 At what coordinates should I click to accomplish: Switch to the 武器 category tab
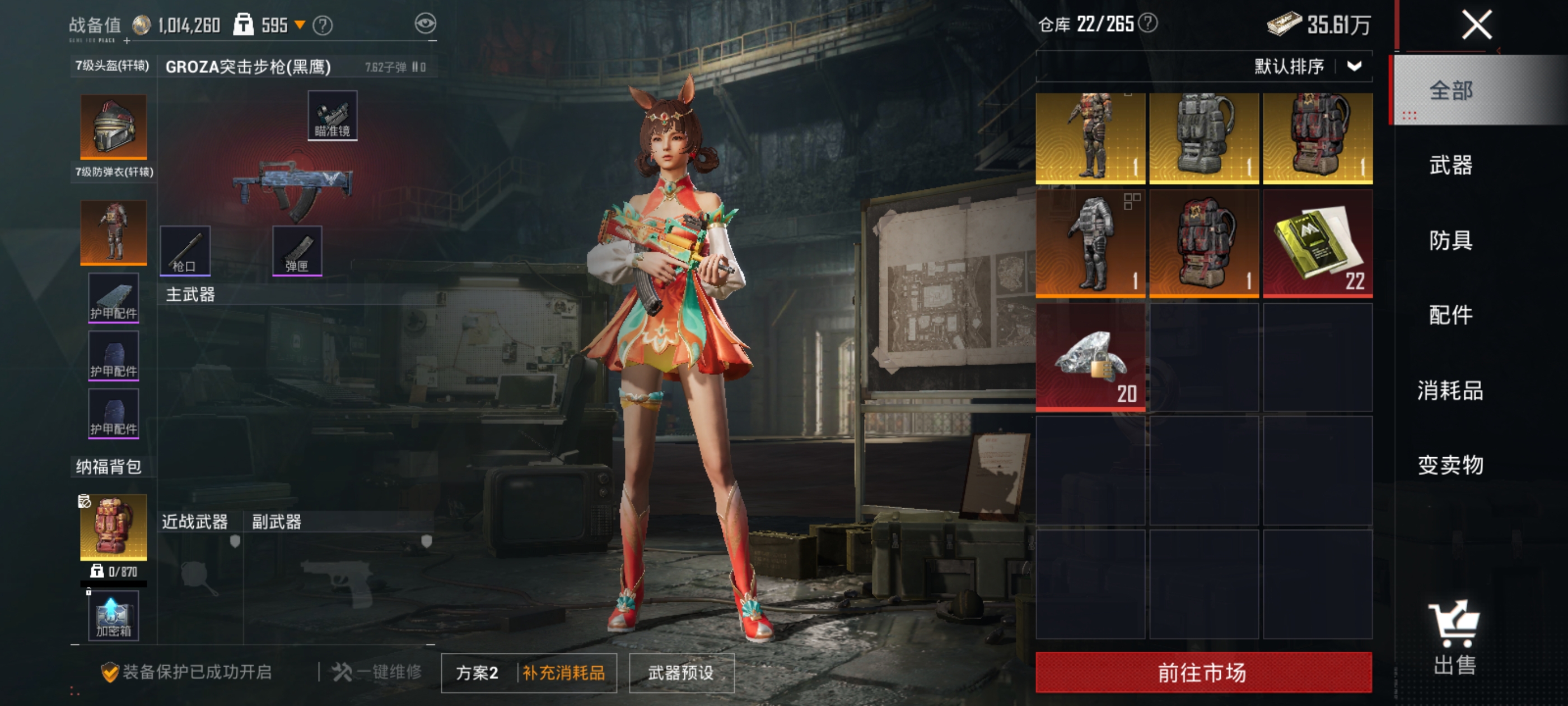coord(1450,165)
